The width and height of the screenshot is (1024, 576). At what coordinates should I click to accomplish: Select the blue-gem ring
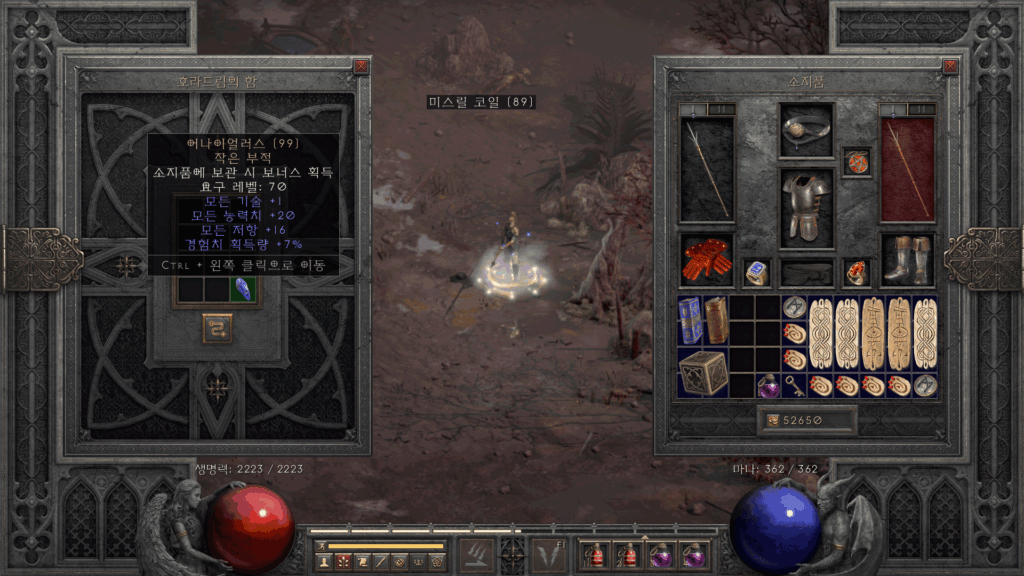click(756, 273)
